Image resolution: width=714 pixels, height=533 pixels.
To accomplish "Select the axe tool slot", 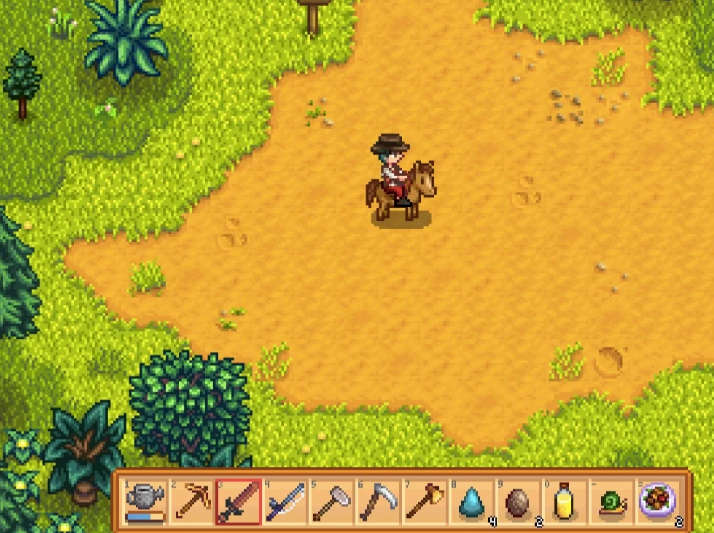I will pos(426,500).
